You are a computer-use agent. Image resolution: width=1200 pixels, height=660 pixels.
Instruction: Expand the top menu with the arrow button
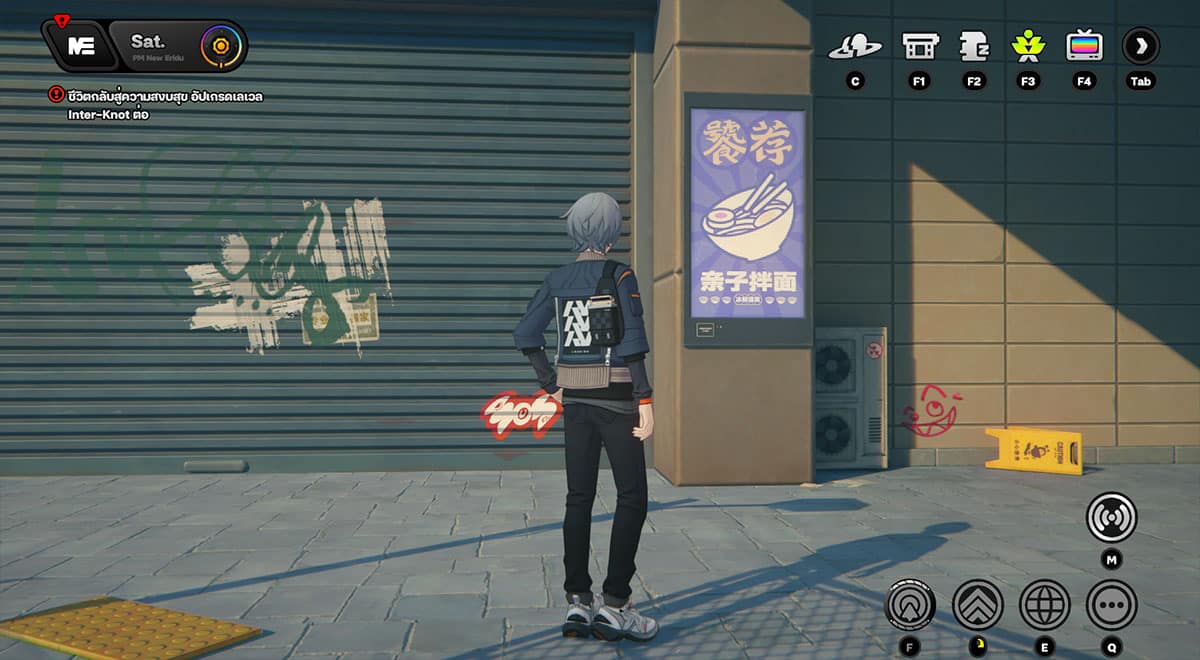coord(1140,46)
